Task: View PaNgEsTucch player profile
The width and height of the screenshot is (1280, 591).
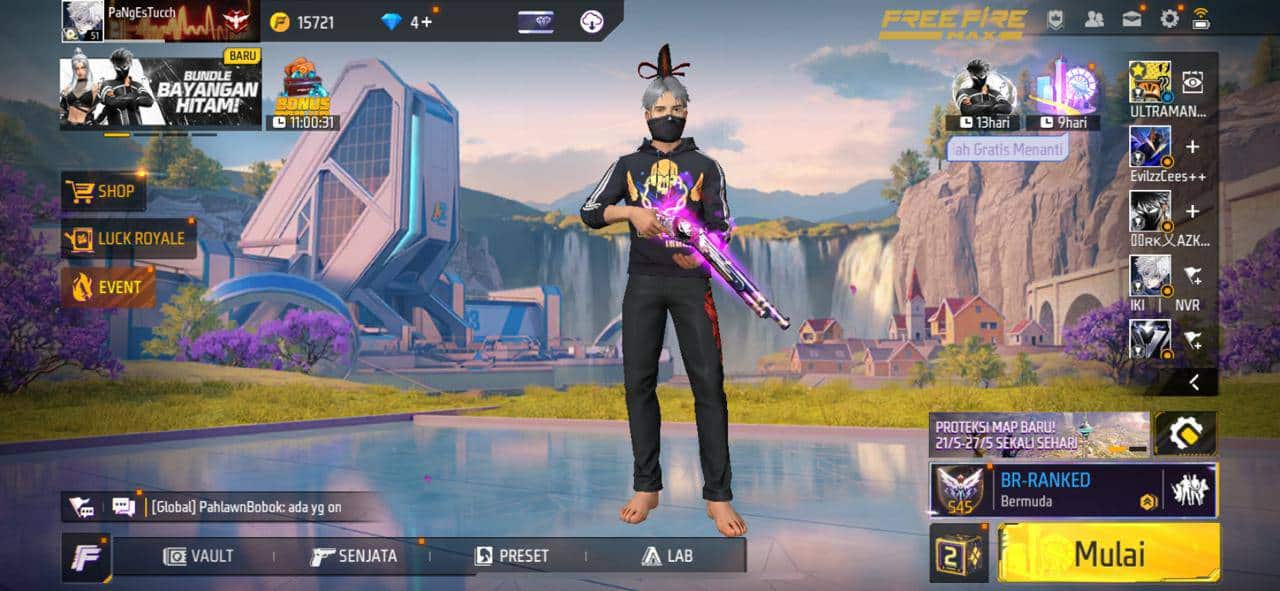Action: click(84, 20)
